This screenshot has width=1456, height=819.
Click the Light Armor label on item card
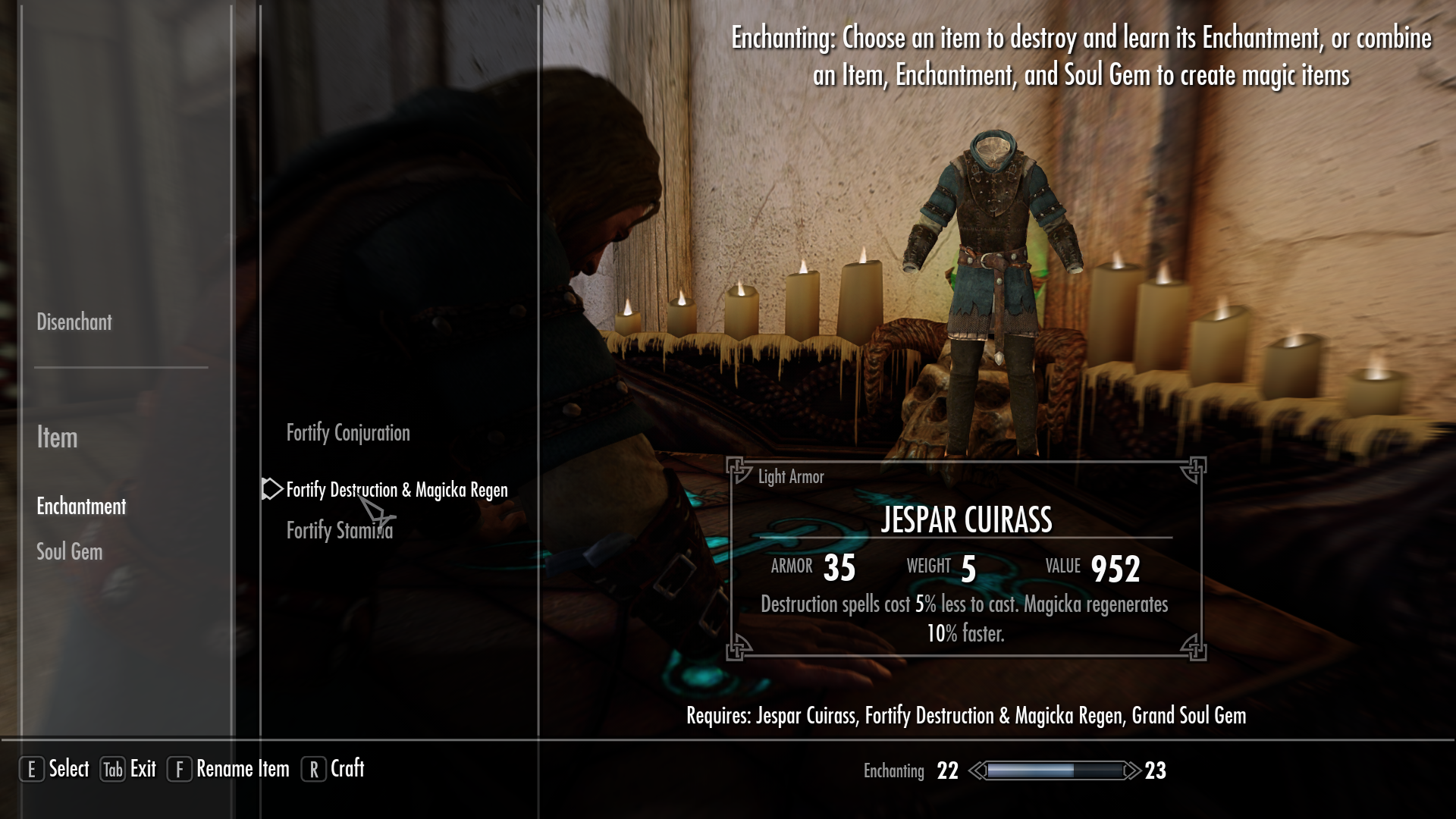pos(791,477)
